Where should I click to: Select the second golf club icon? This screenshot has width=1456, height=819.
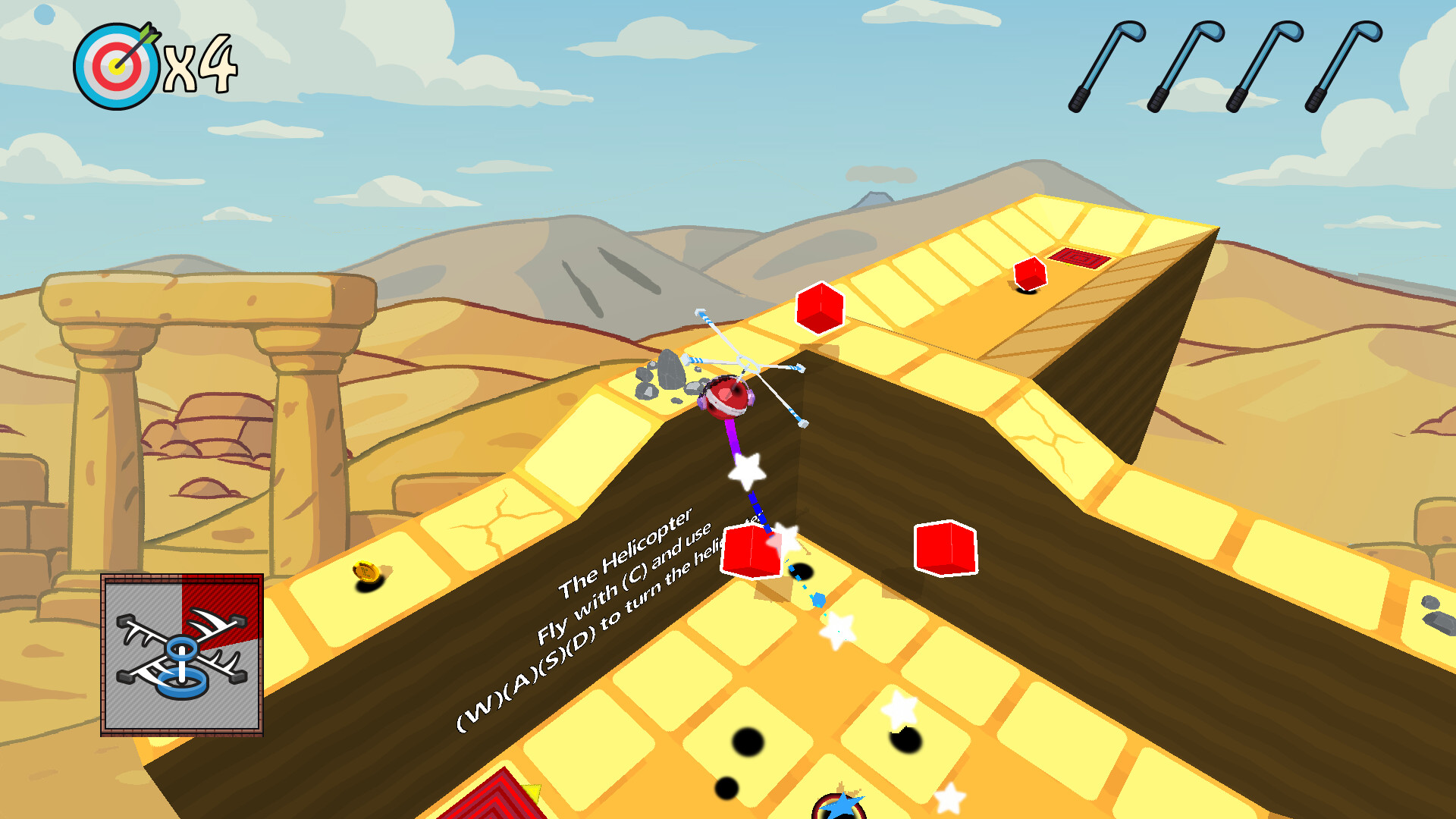pyautogui.click(x=1183, y=64)
